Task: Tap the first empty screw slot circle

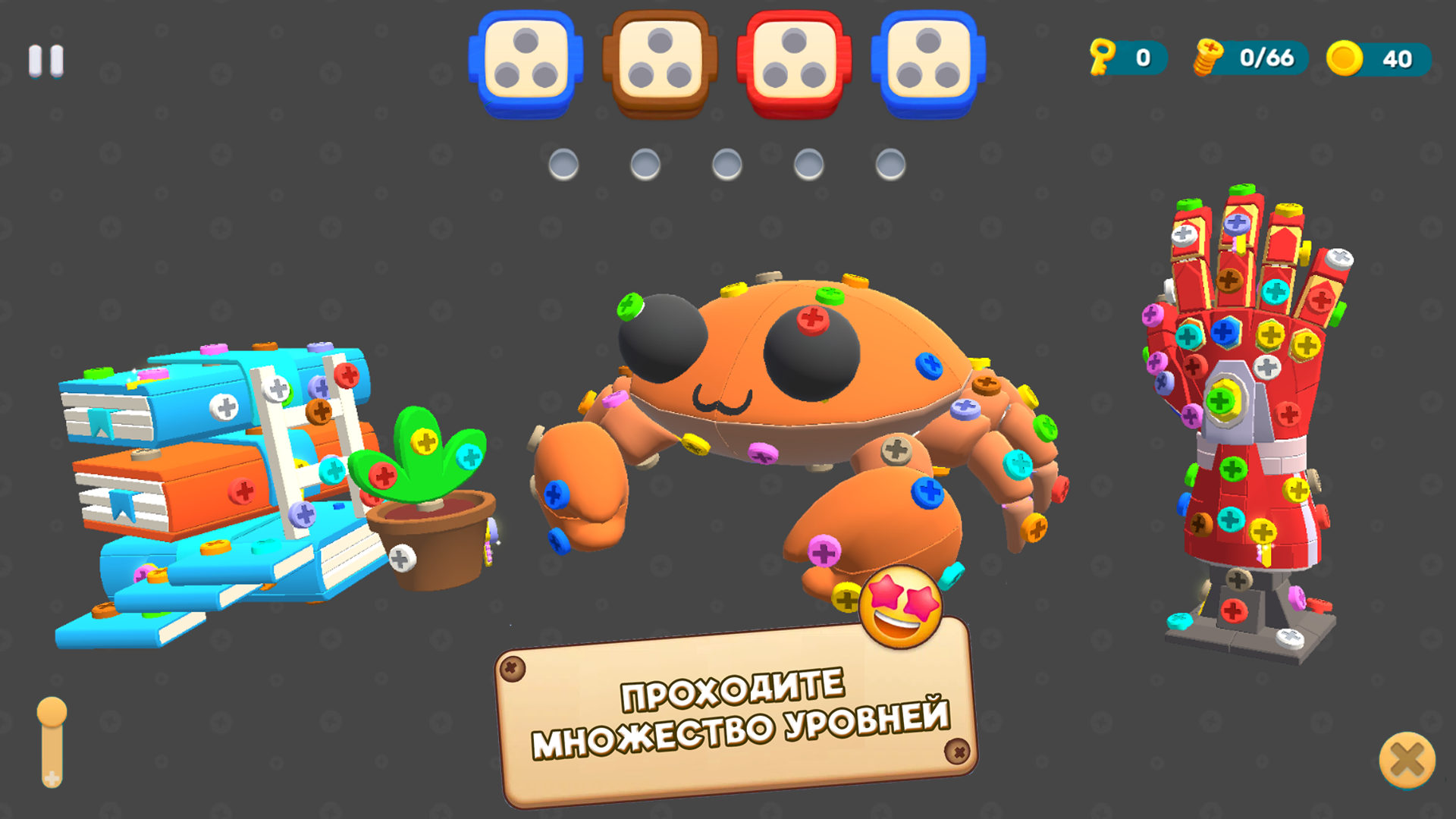Action: tap(563, 162)
